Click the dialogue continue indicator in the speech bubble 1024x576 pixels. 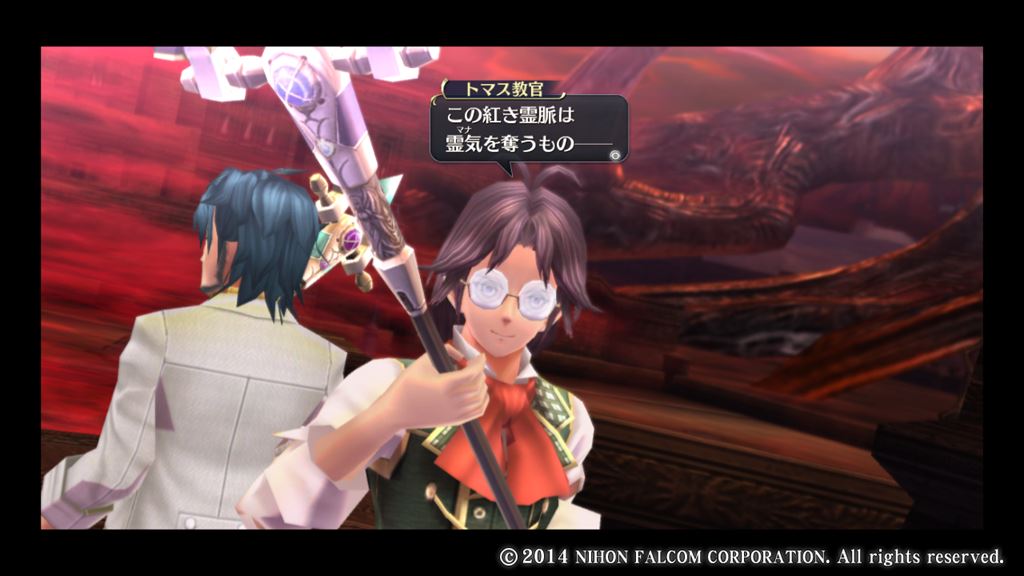pos(615,154)
